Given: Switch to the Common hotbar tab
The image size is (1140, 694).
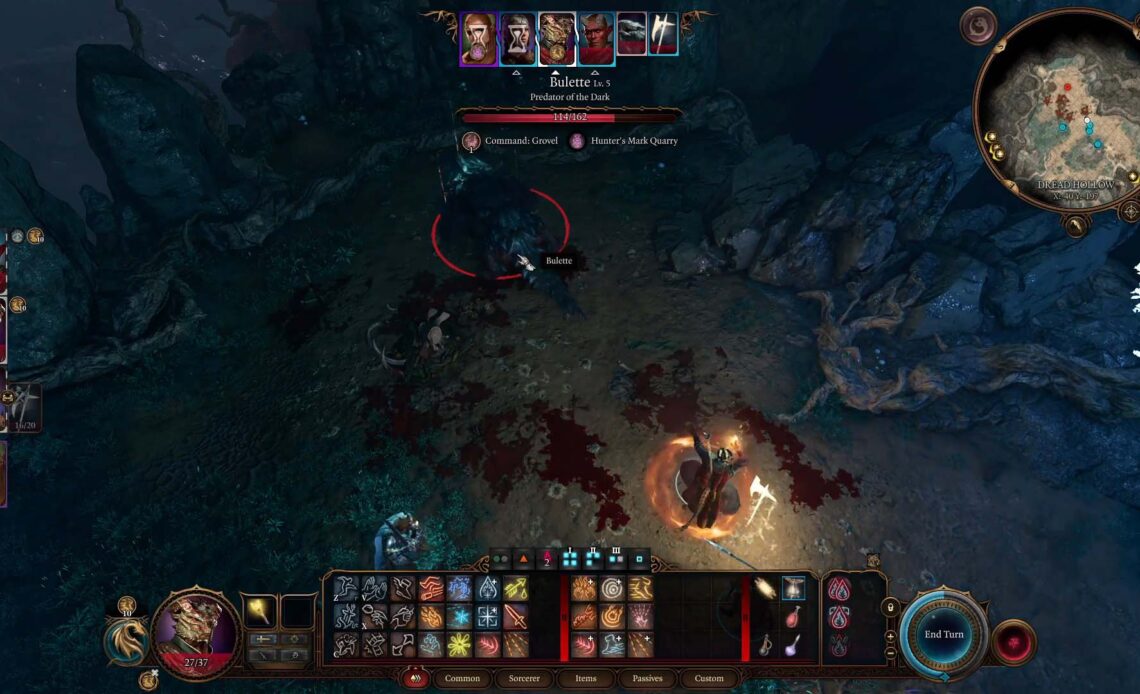Looking at the screenshot, I should click(x=462, y=678).
